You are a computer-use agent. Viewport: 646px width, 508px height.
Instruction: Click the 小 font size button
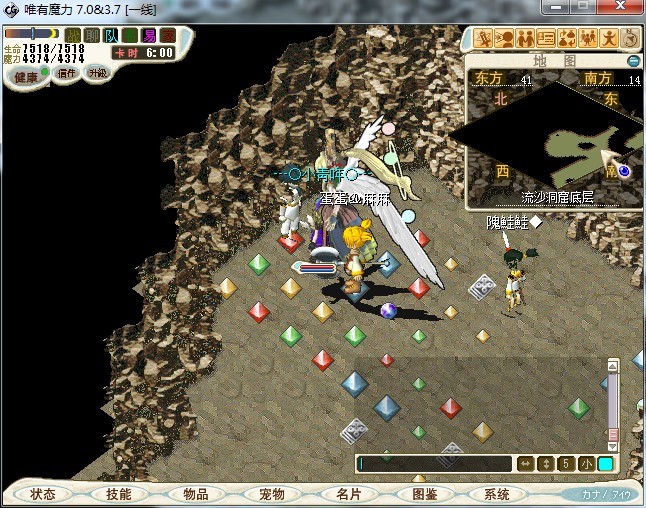585,464
